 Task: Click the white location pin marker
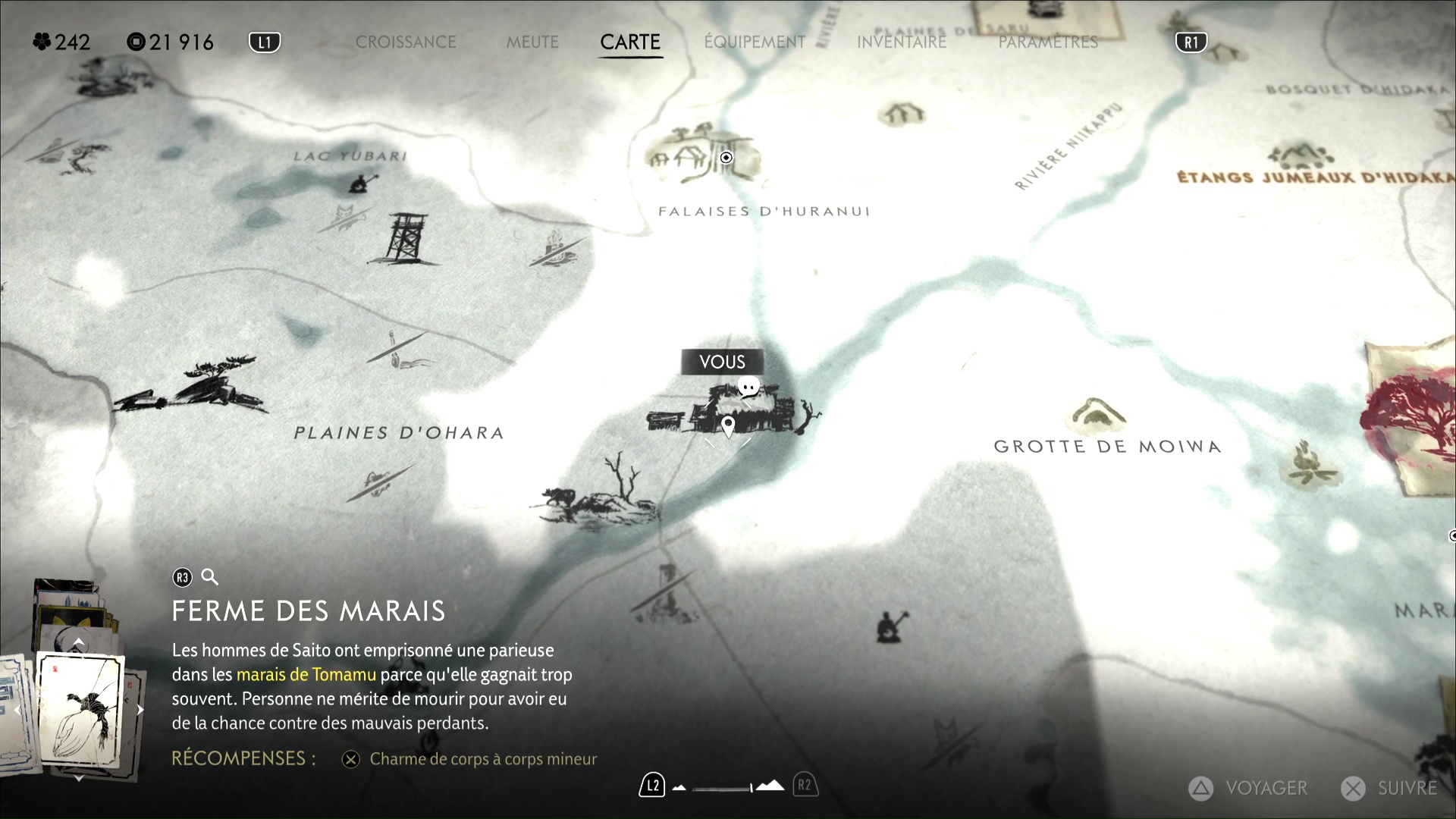coord(728,425)
